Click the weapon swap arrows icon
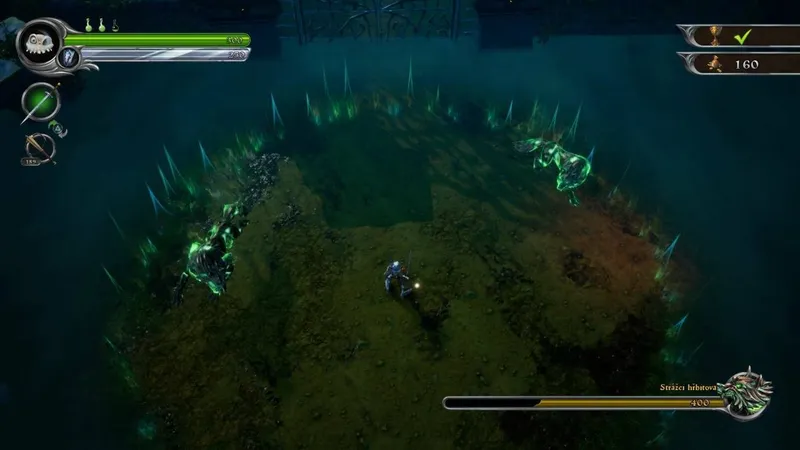 60,128
